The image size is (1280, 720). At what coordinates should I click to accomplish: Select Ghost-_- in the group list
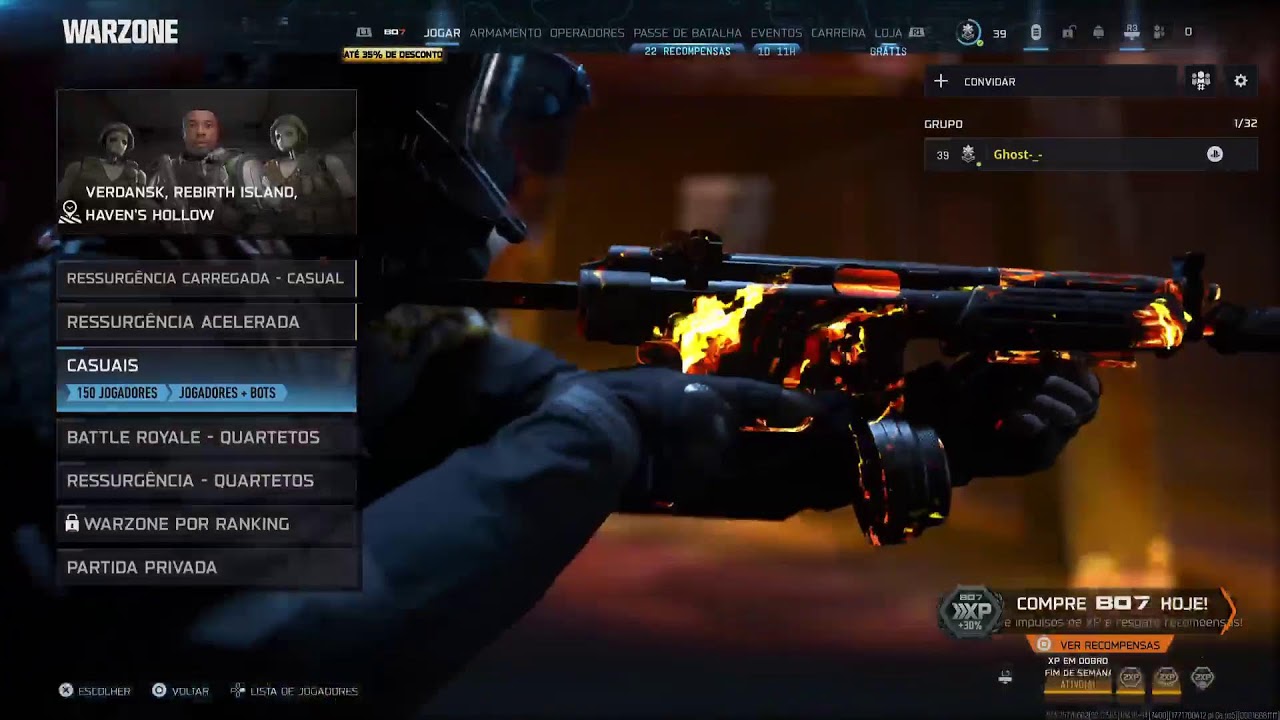tap(1090, 155)
